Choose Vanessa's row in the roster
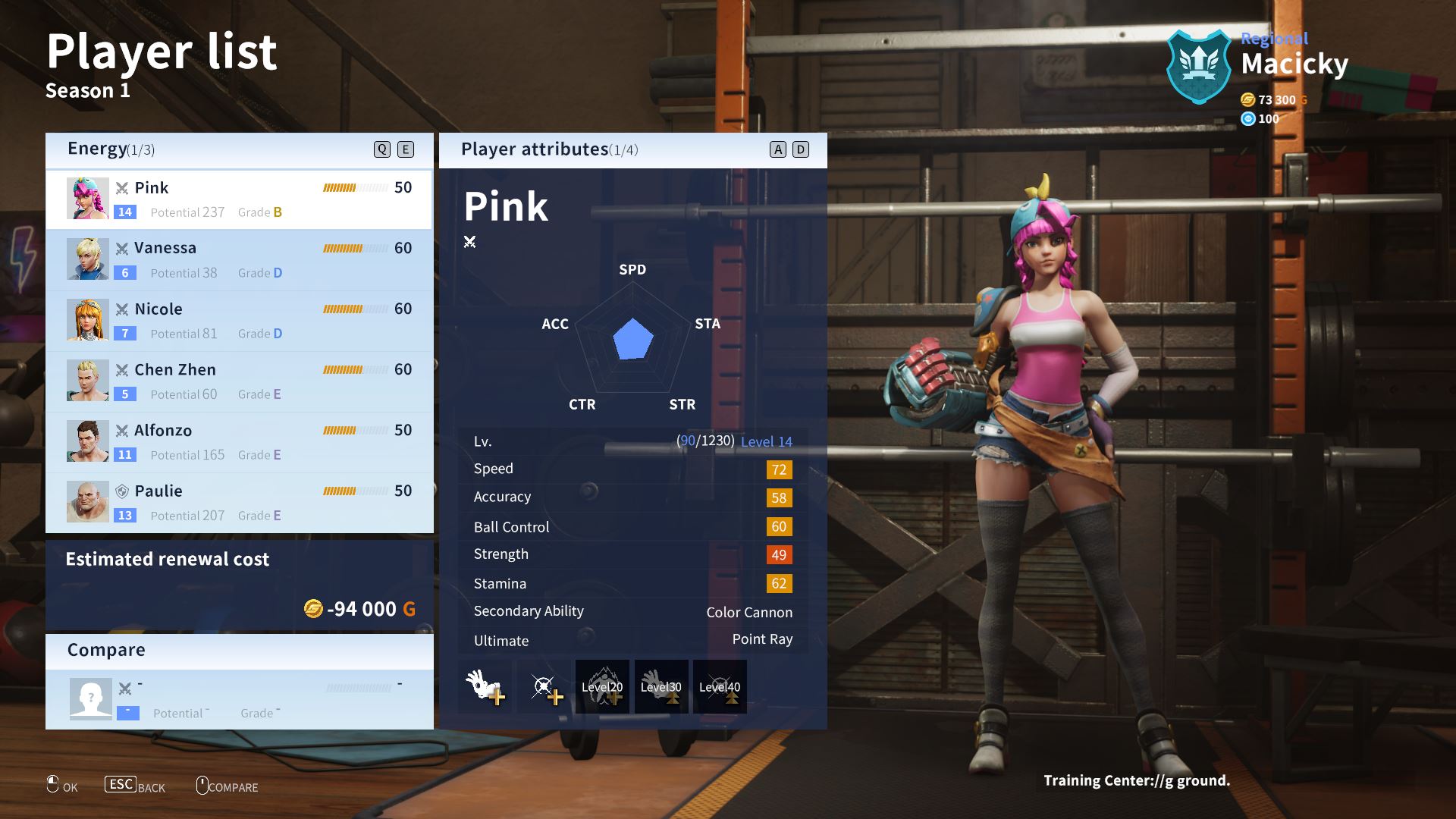This screenshot has width=1456, height=819. click(x=239, y=260)
